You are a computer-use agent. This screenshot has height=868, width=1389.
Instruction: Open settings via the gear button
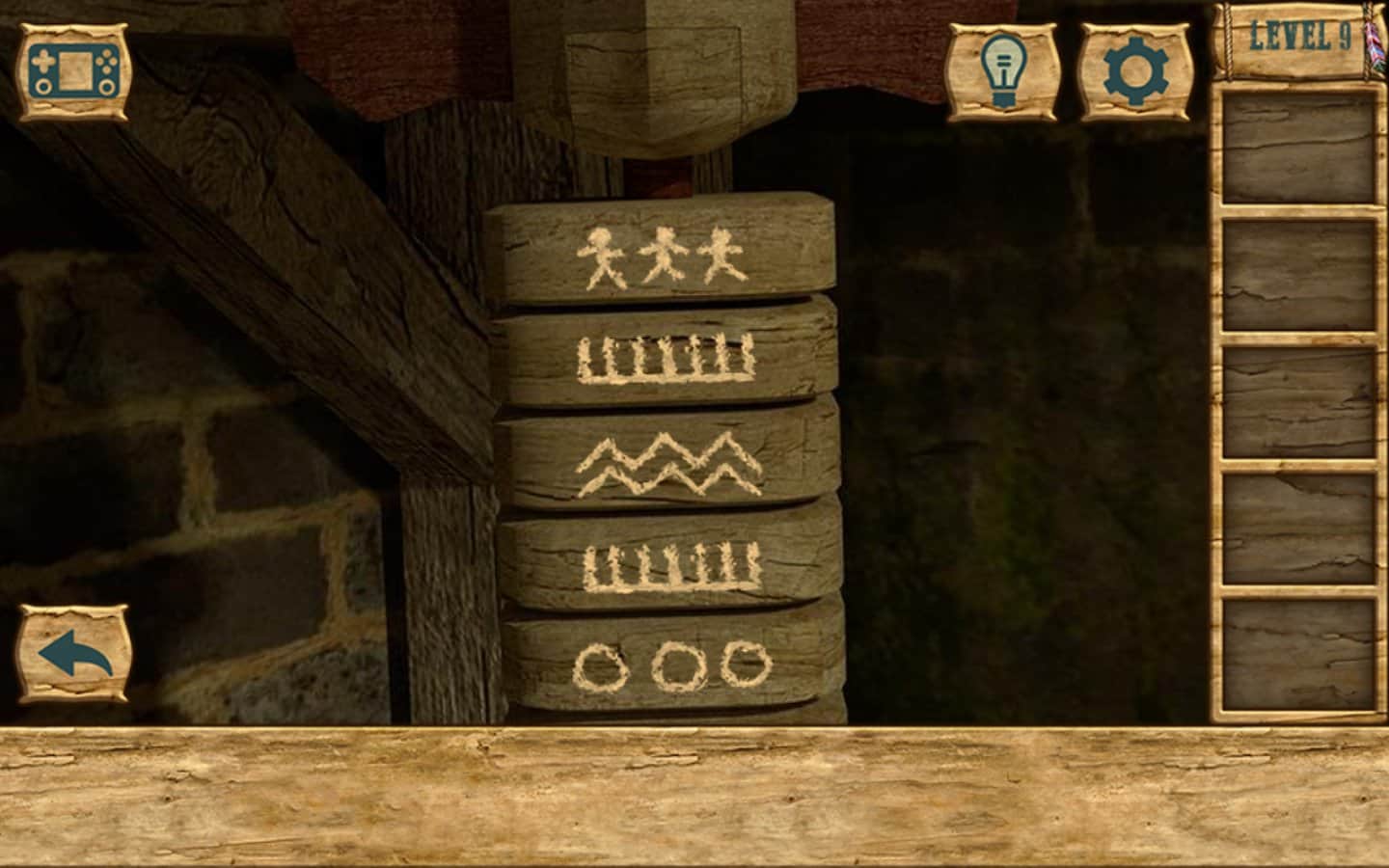(x=1135, y=72)
